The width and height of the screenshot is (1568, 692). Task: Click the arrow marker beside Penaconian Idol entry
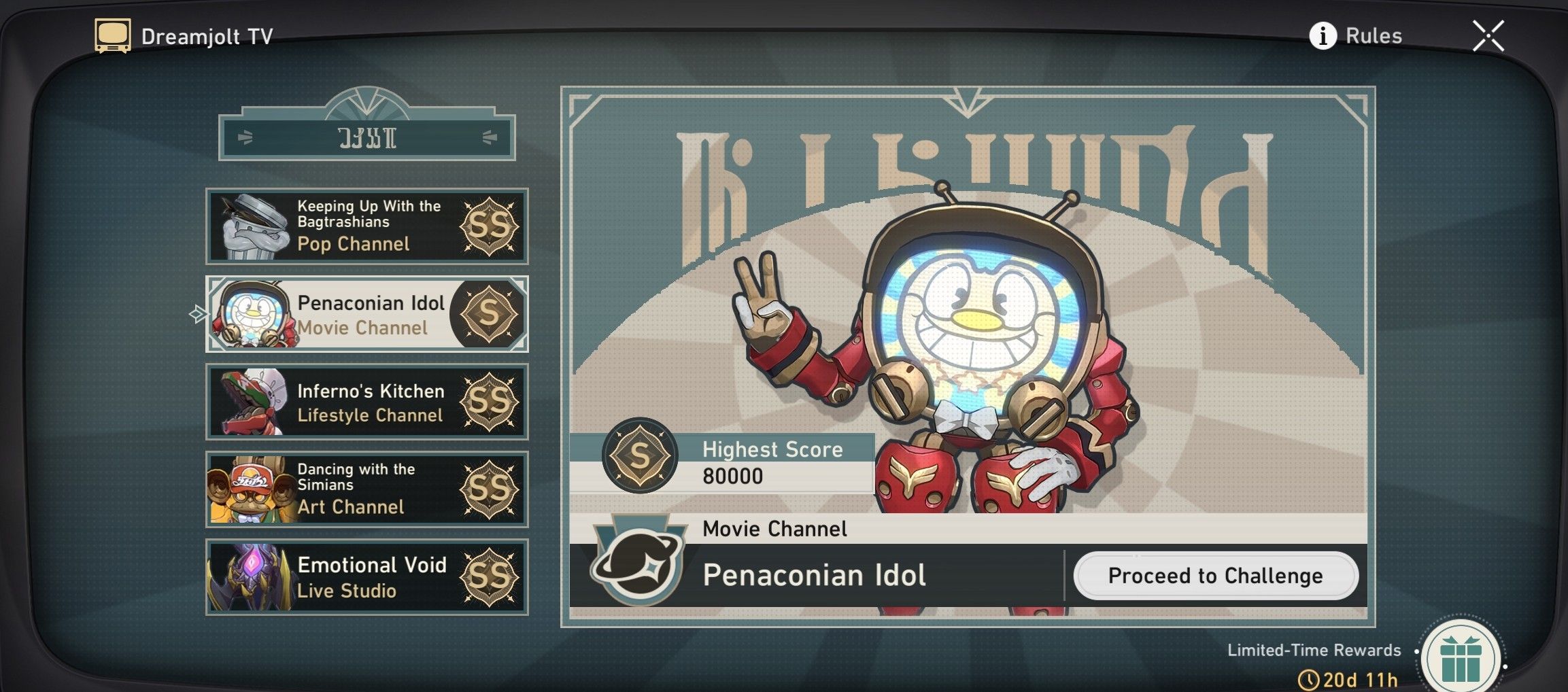pyautogui.click(x=194, y=315)
